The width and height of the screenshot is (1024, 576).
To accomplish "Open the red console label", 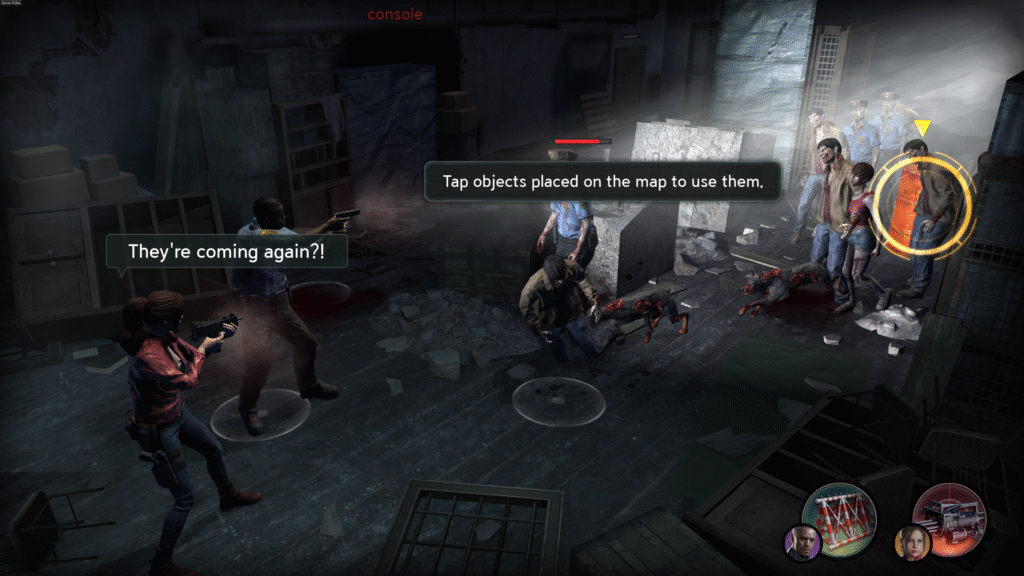I will [395, 14].
